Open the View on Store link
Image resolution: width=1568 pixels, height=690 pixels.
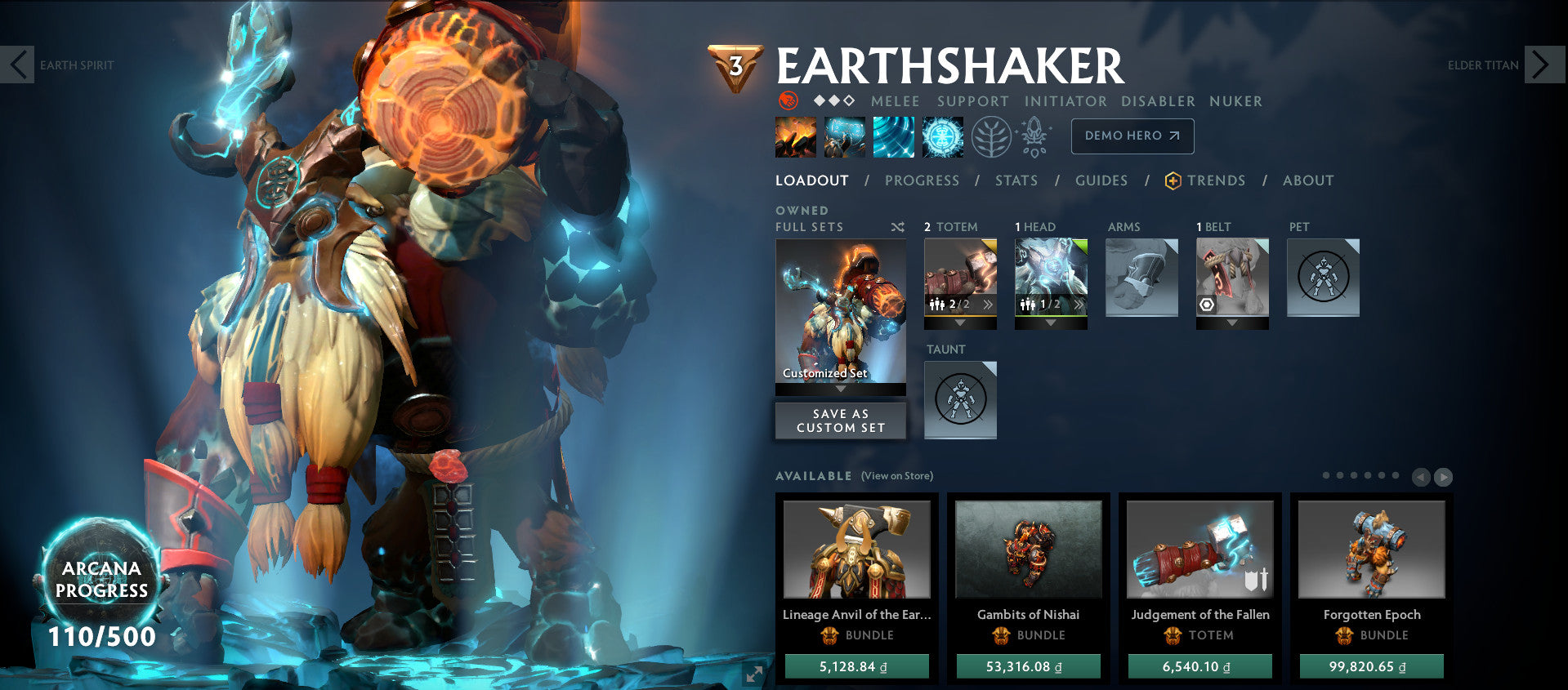point(896,474)
